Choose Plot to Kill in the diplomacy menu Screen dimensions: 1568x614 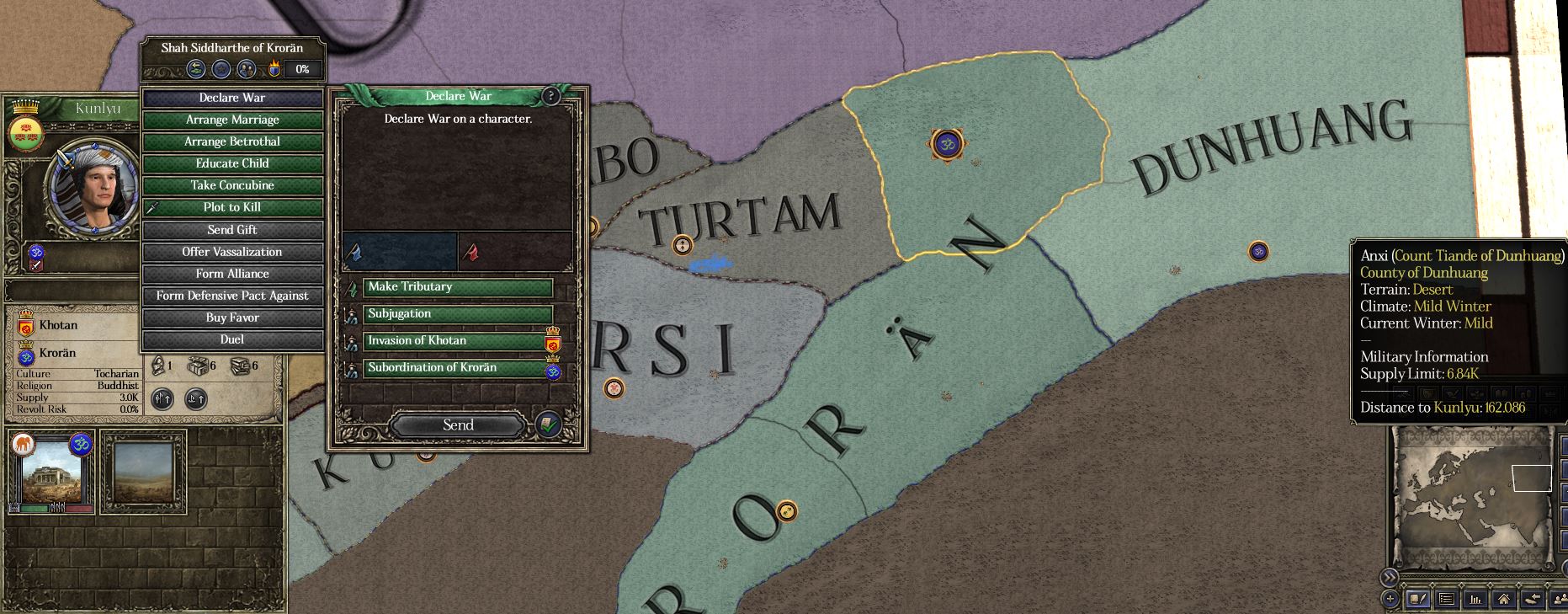click(x=233, y=206)
